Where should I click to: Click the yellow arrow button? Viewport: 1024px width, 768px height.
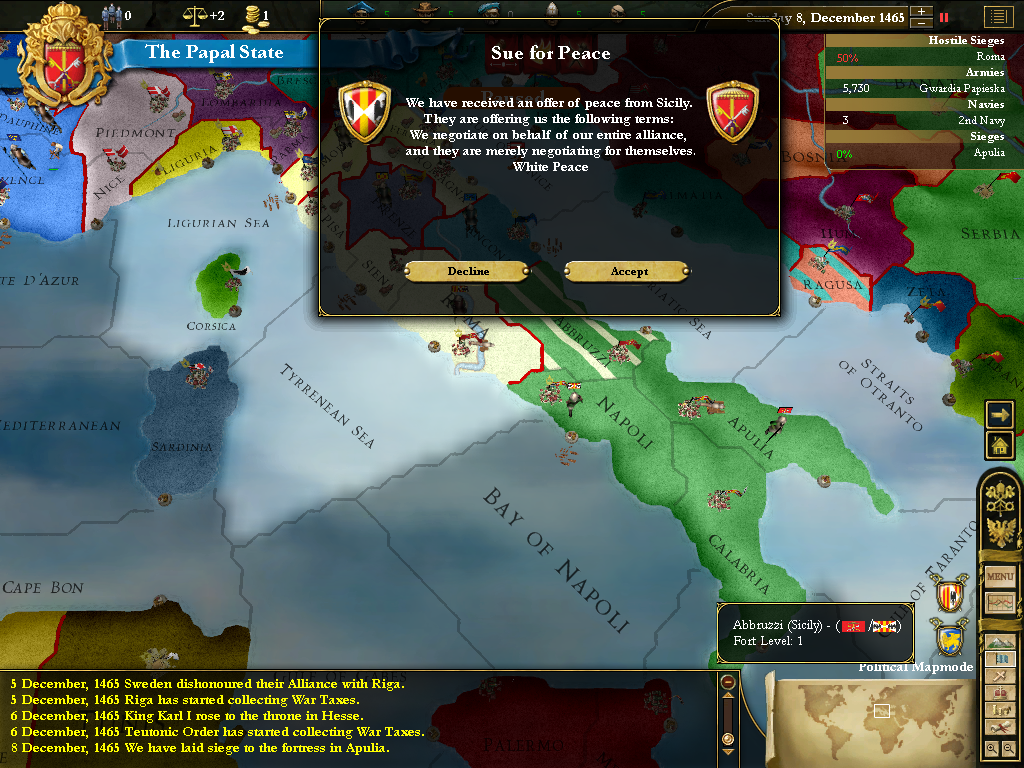pos(999,414)
